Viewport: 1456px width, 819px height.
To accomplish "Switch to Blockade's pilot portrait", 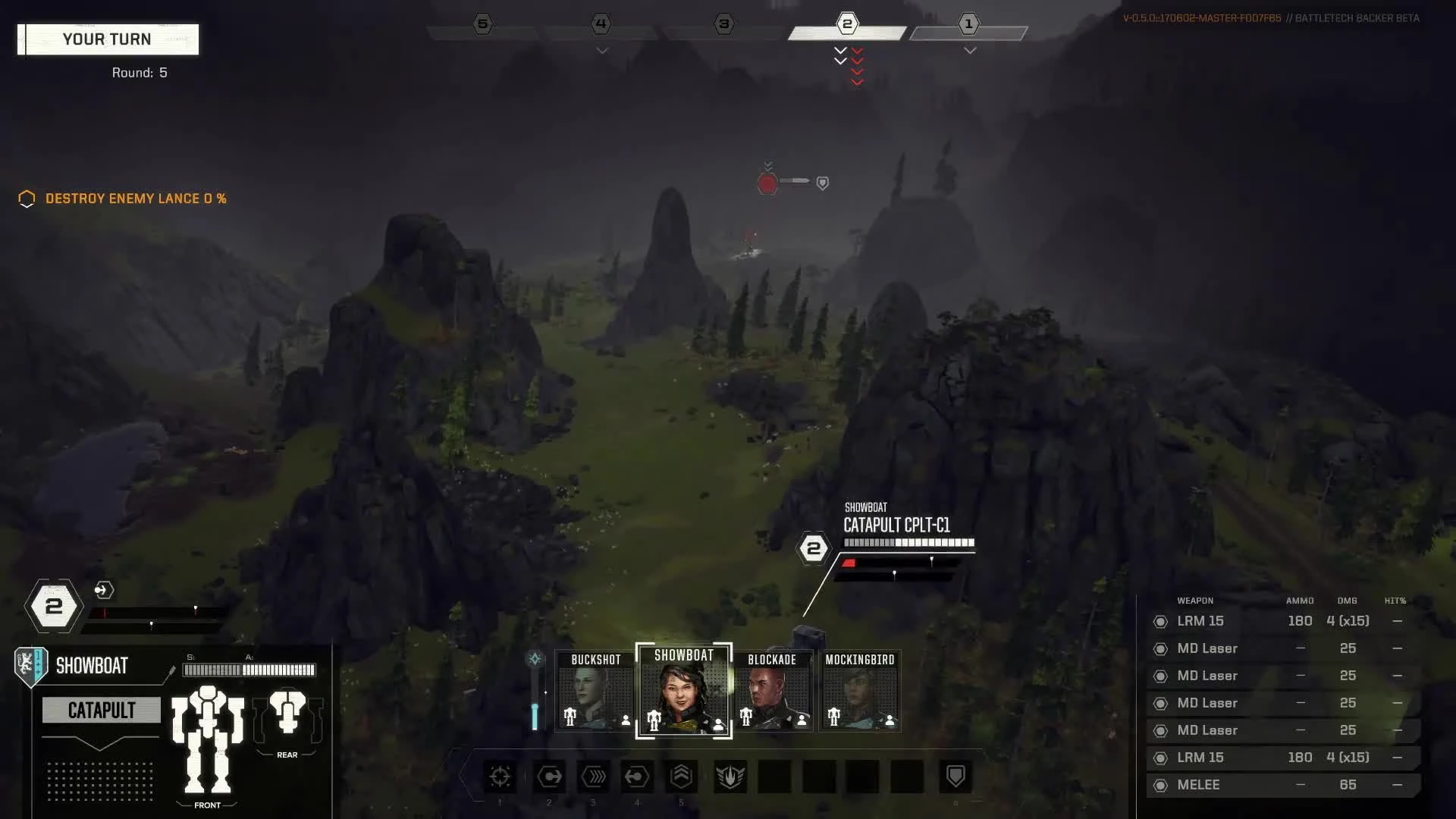I will pyautogui.click(x=773, y=690).
